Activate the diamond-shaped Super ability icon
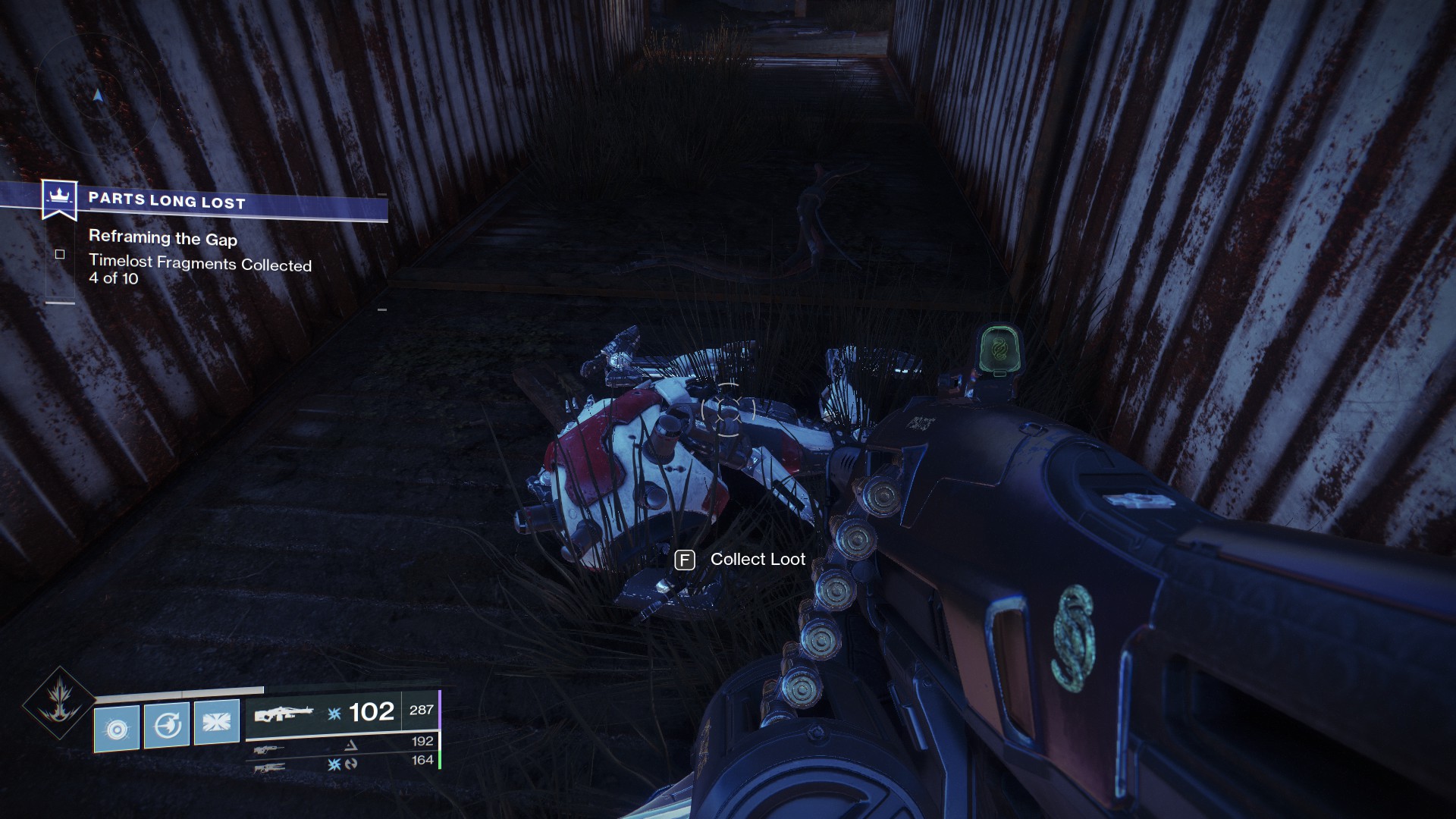This screenshot has height=819, width=1456. [59, 703]
